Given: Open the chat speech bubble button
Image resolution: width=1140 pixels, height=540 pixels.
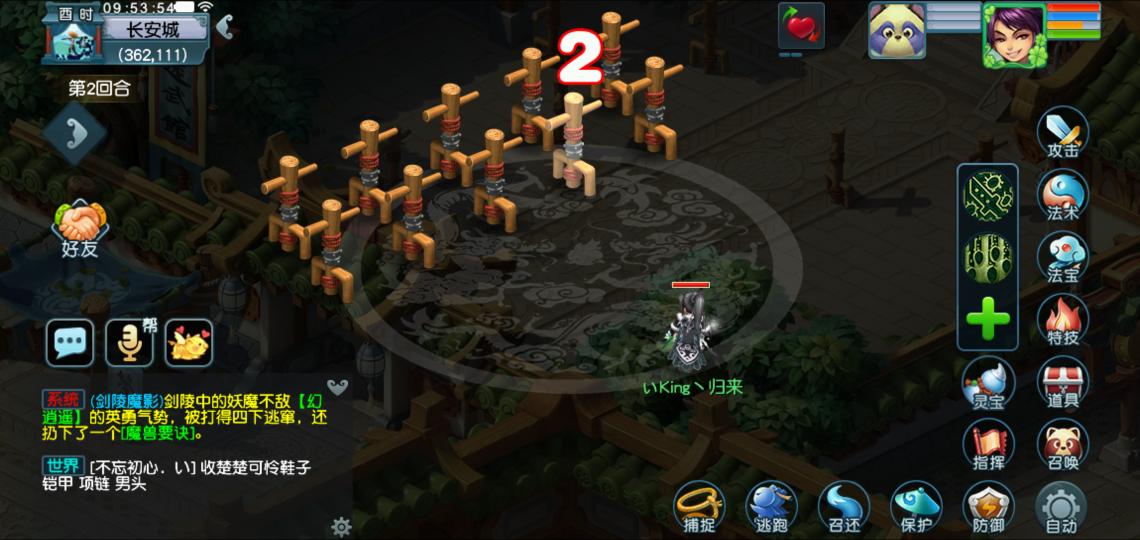Looking at the screenshot, I should [x=70, y=343].
